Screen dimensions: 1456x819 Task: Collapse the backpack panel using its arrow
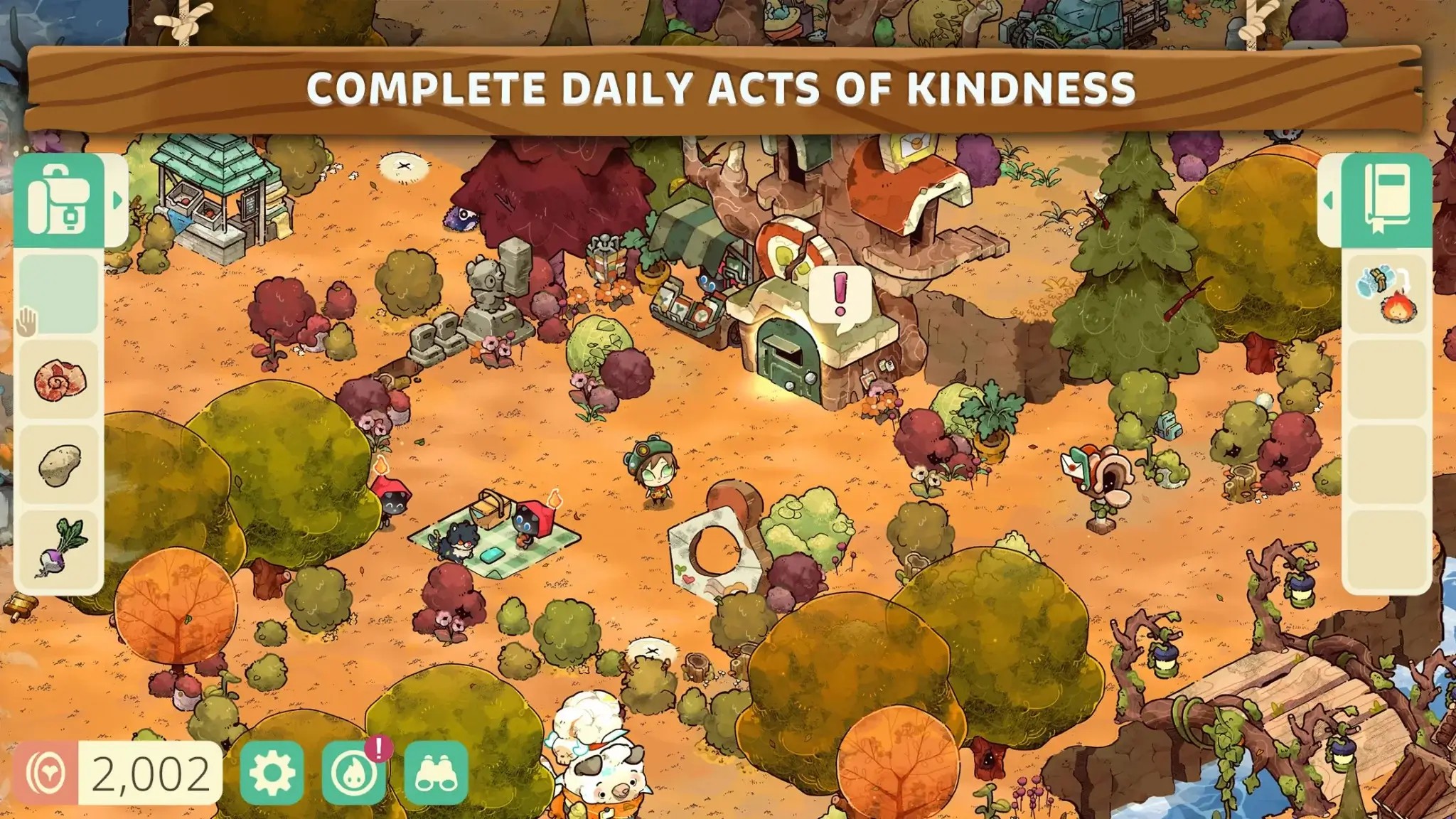tap(117, 201)
